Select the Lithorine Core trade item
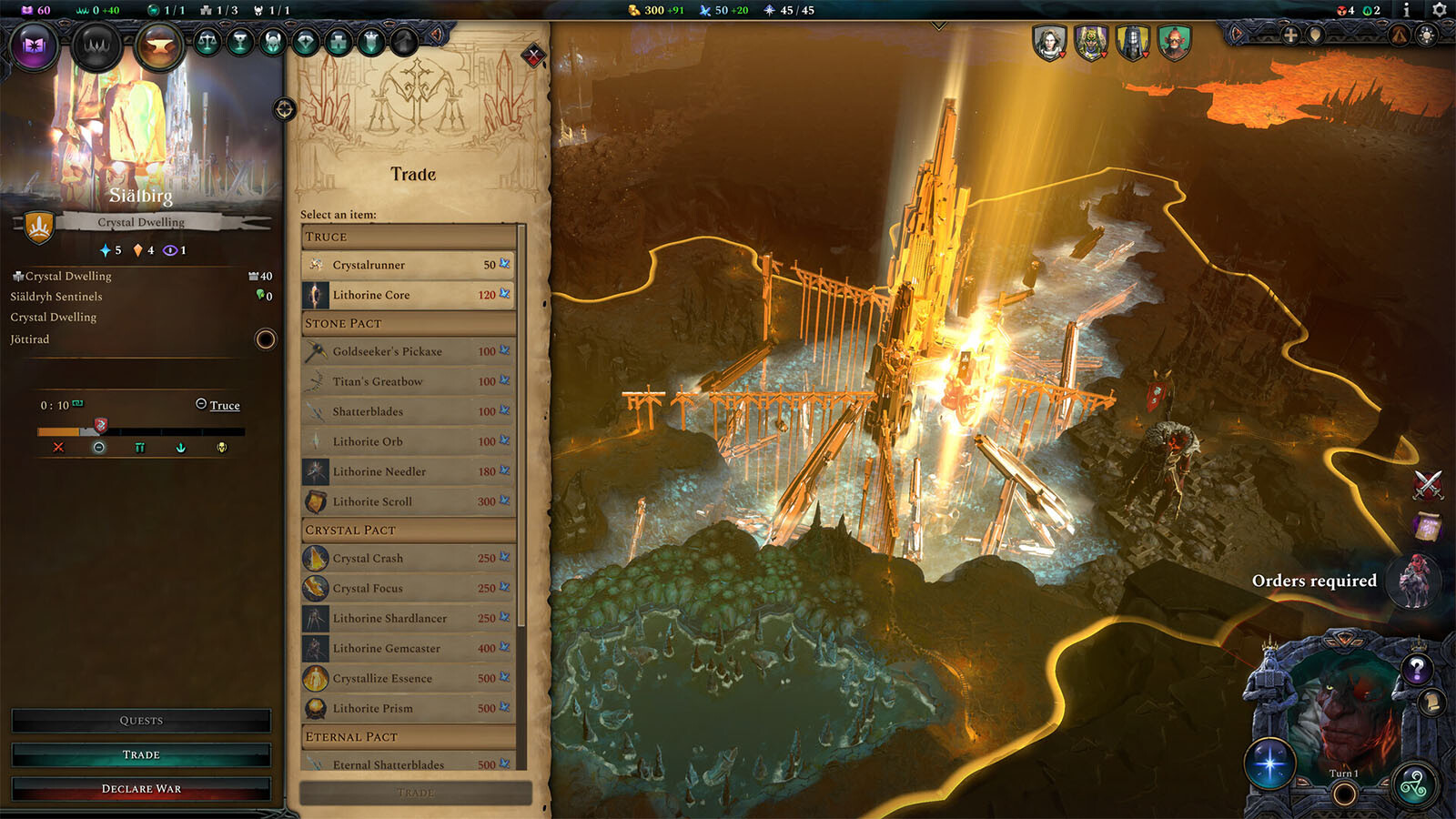Viewport: 1456px width, 819px height. click(409, 294)
